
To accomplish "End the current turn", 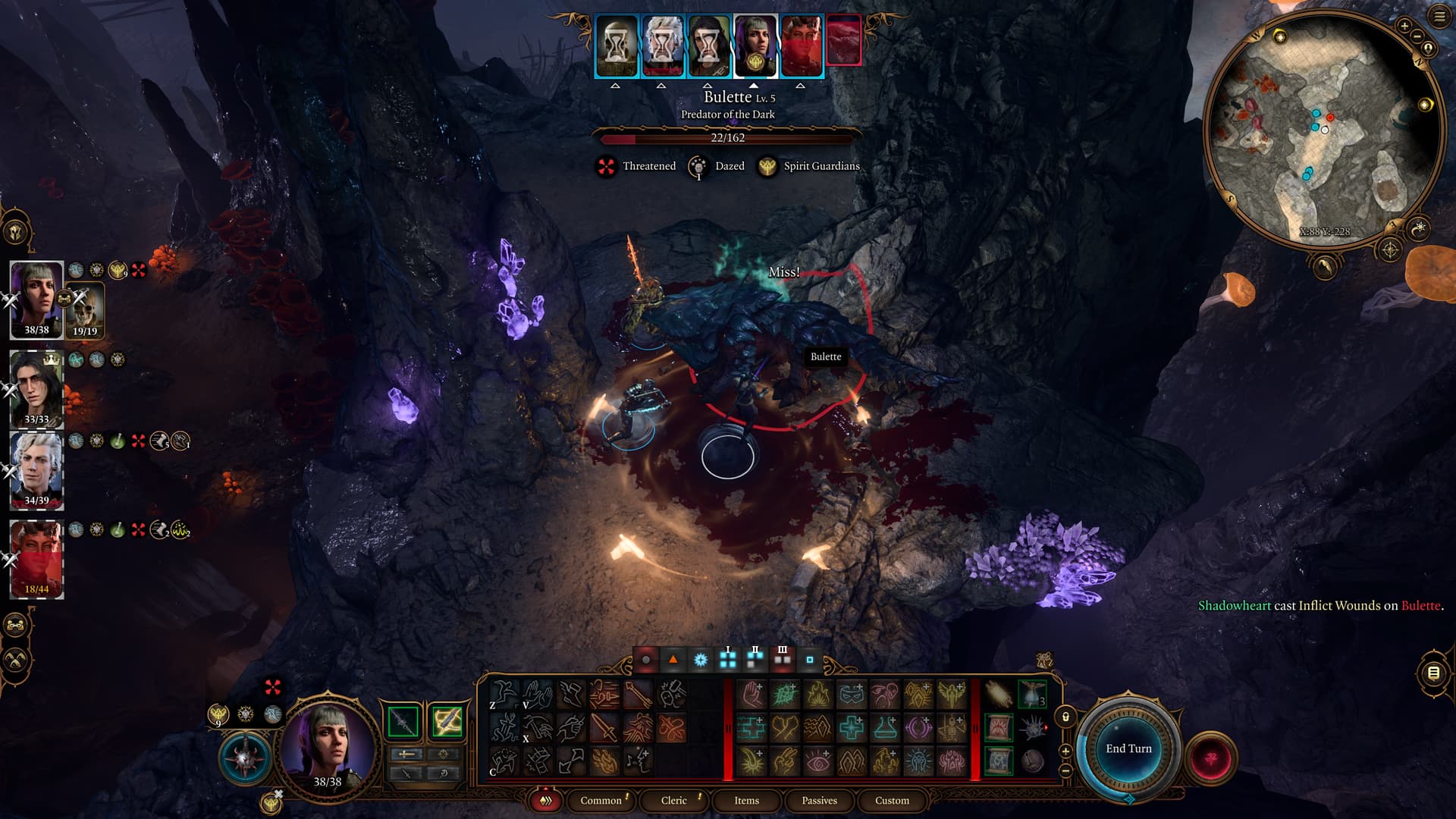I will coord(1128,748).
